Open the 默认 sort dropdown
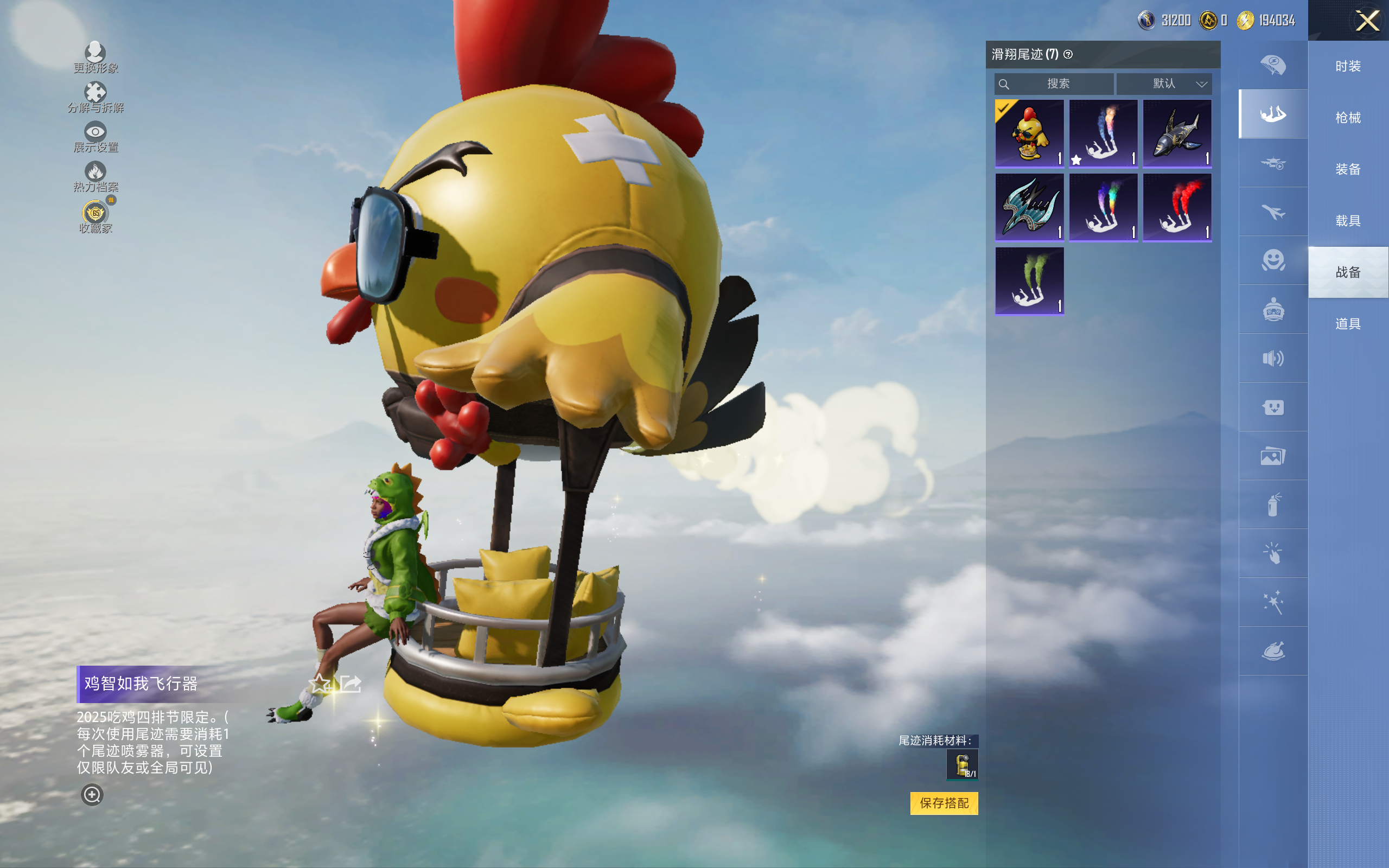The width and height of the screenshot is (1389, 868). pyautogui.click(x=1165, y=84)
